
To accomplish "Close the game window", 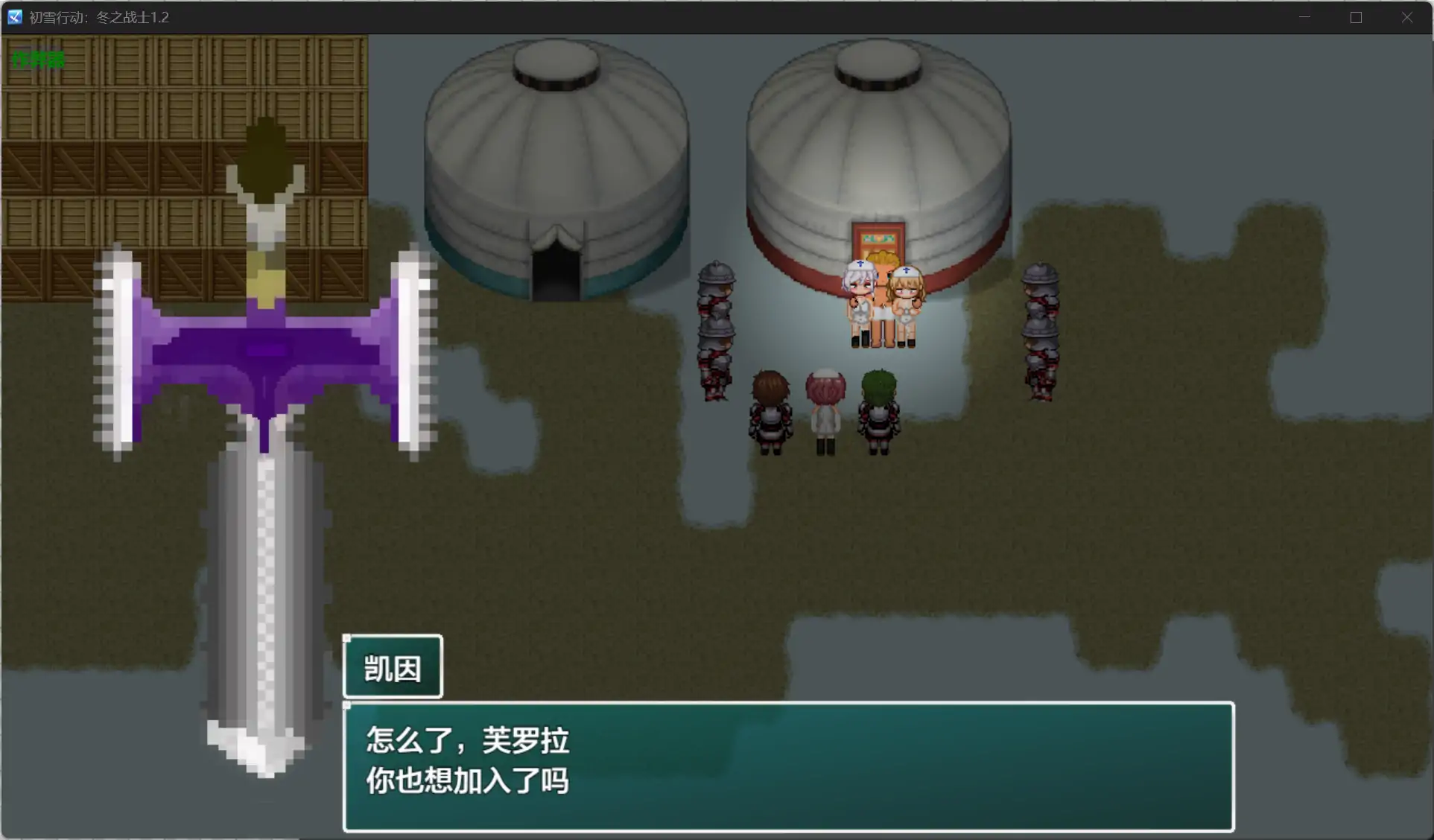I will pyautogui.click(x=1406, y=17).
